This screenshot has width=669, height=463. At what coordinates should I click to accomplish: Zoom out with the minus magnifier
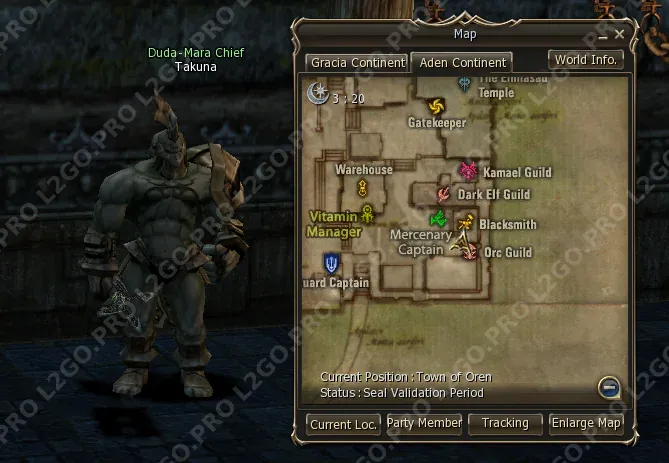click(x=608, y=386)
